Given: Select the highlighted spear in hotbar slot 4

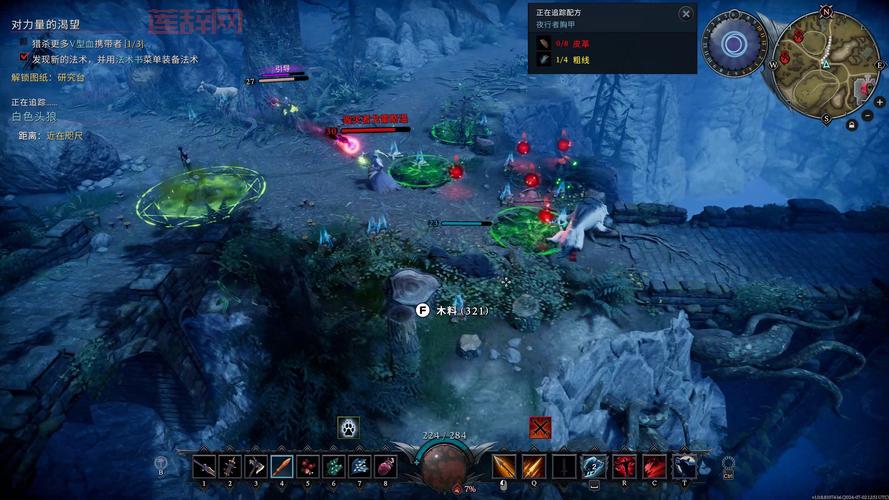Looking at the screenshot, I should tap(282, 466).
